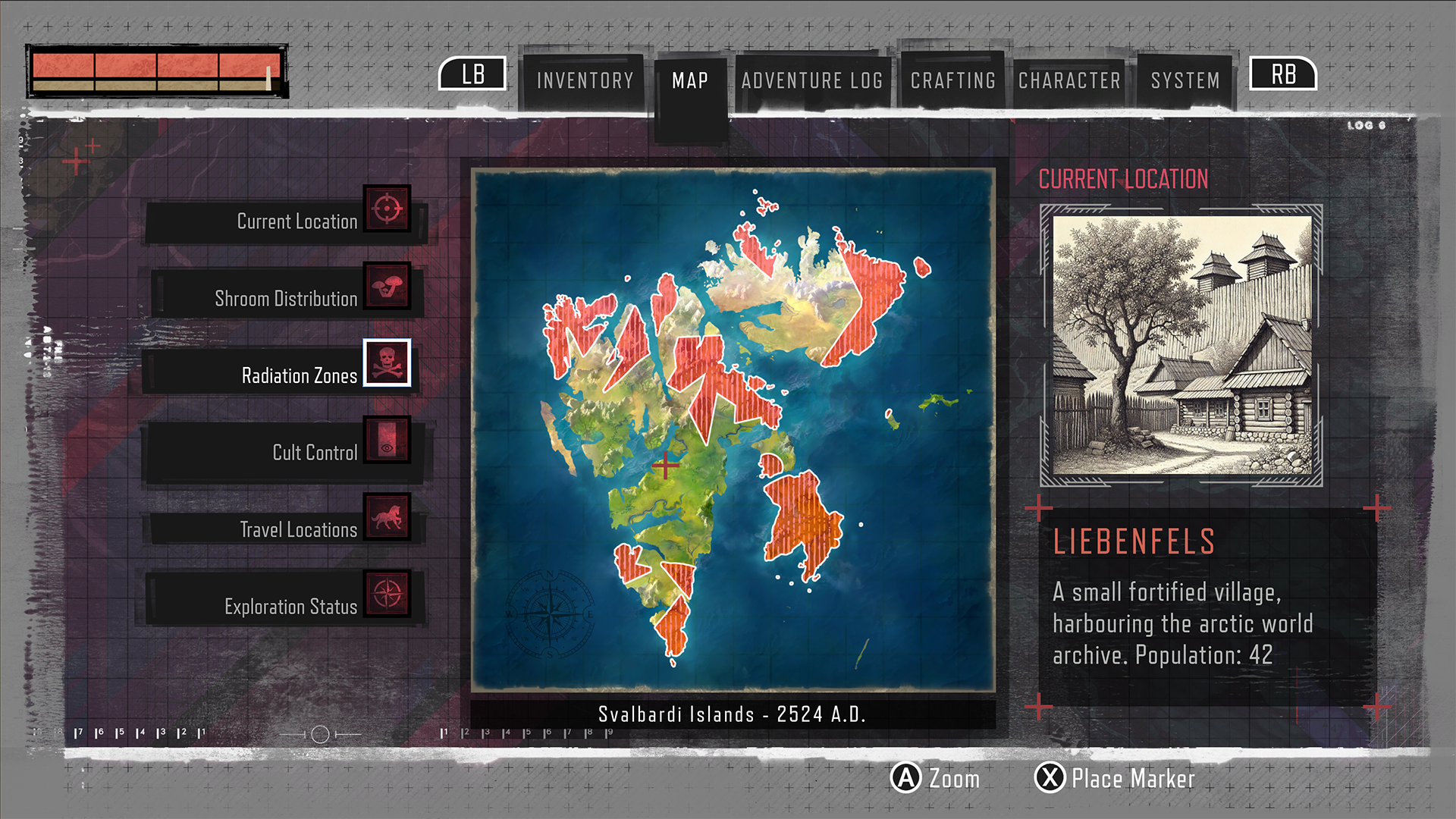Click the compass rose Exploration Status icon
This screenshot has height=819, width=1456.
(387, 595)
